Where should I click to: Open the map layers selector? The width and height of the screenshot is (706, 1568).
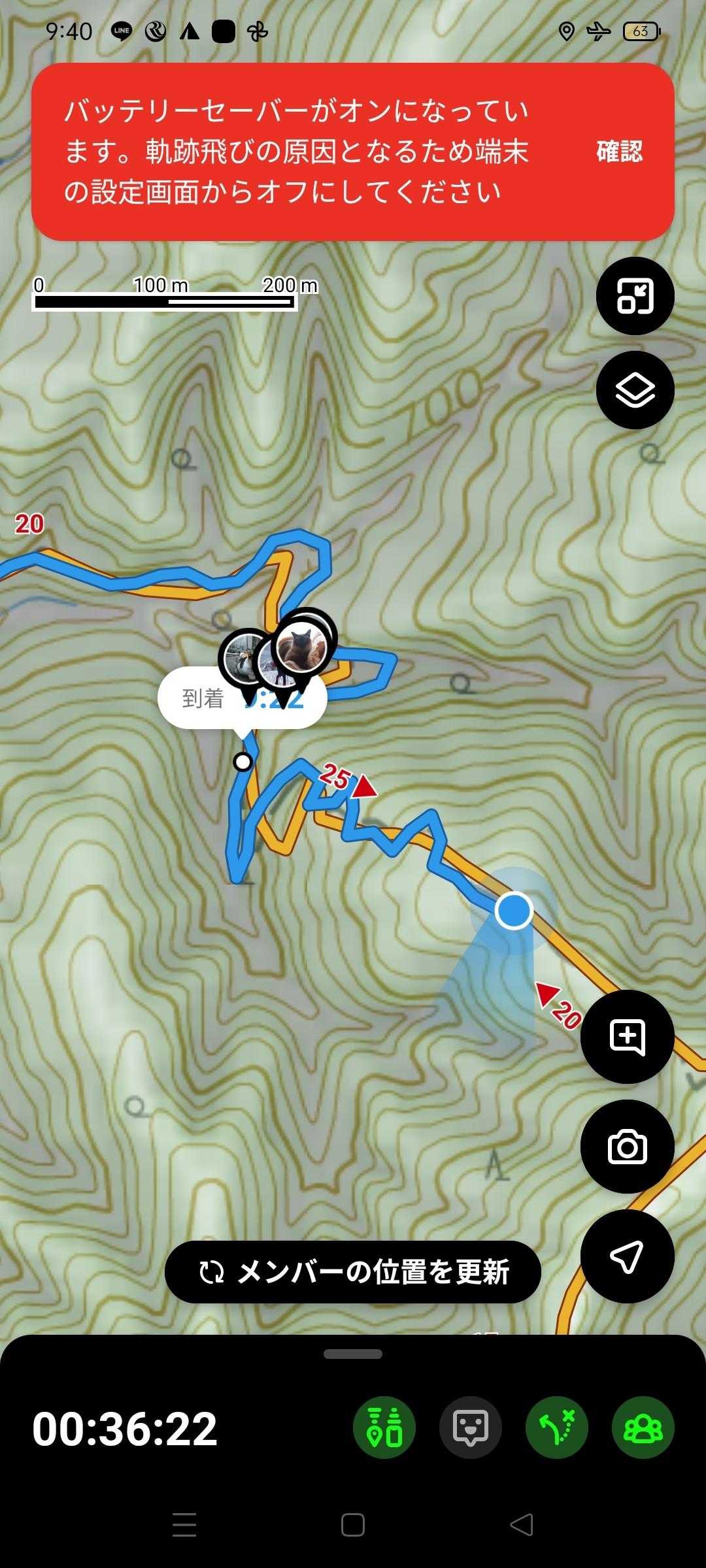point(635,390)
